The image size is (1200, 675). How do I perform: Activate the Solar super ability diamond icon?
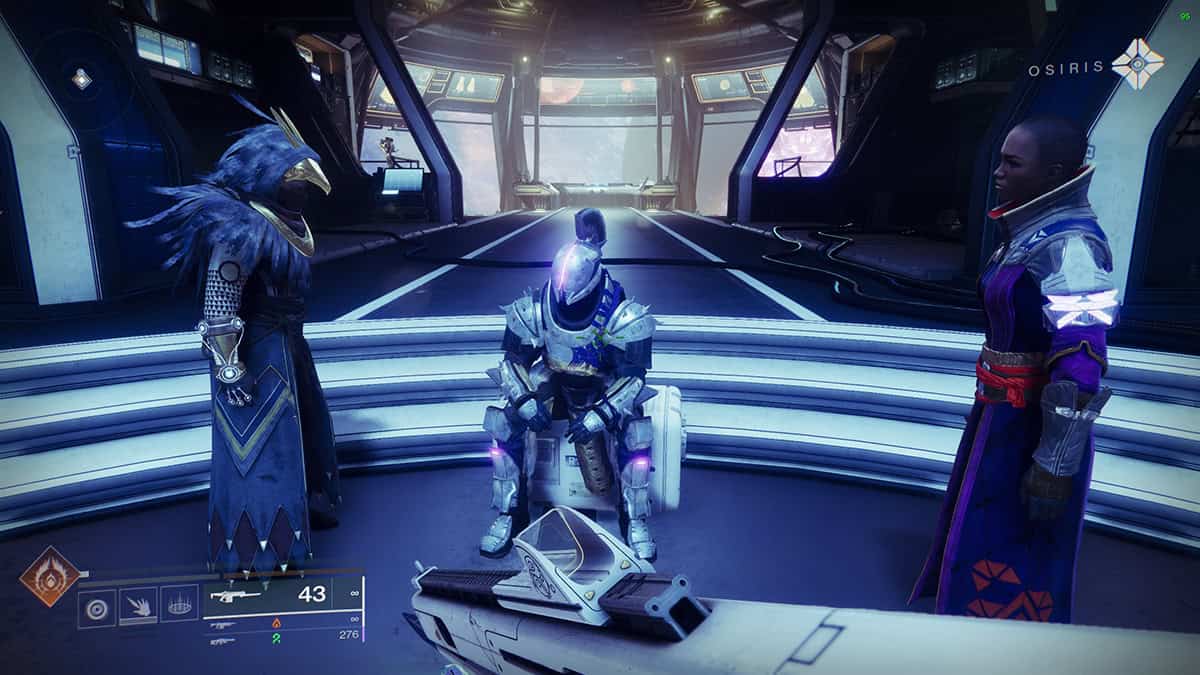(50, 576)
